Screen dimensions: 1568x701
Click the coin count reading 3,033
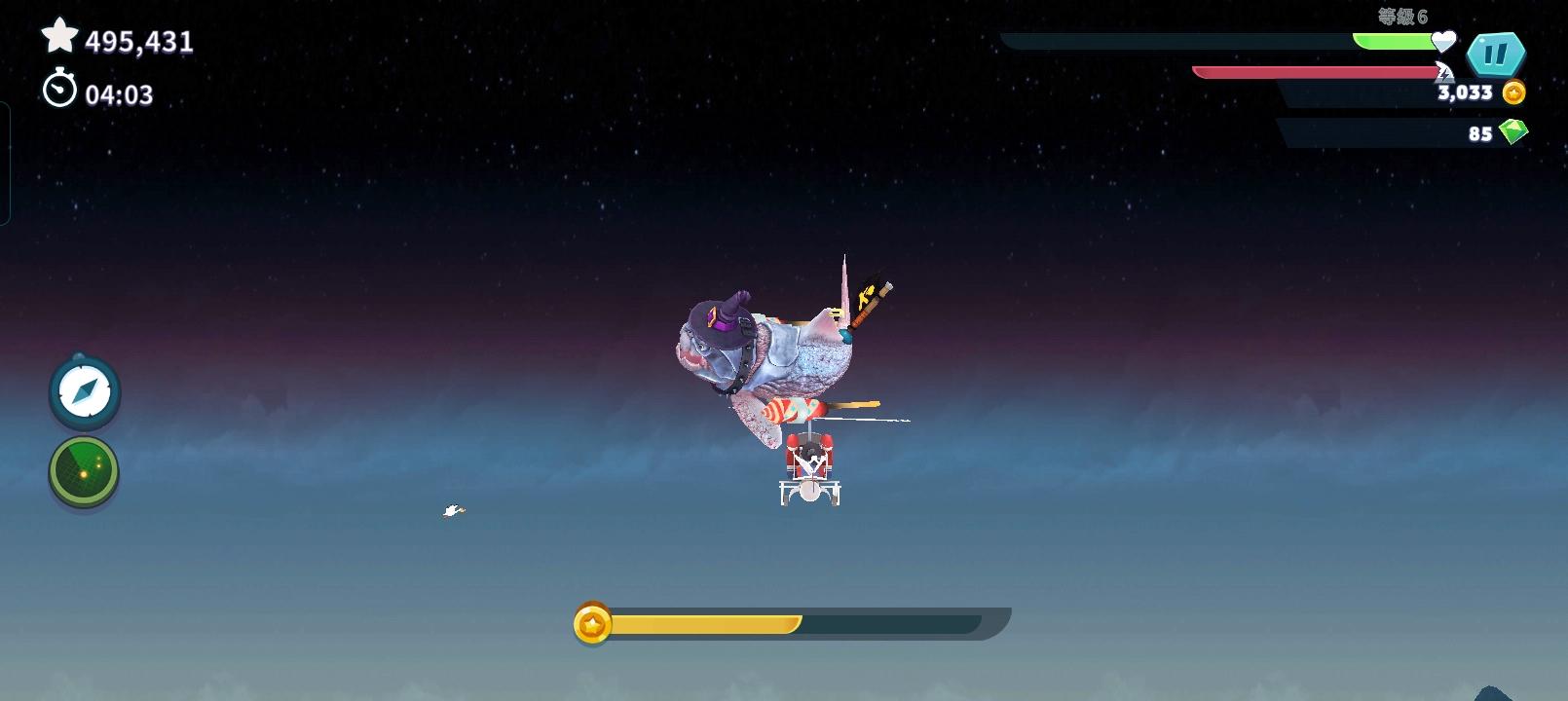[1465, 92]
